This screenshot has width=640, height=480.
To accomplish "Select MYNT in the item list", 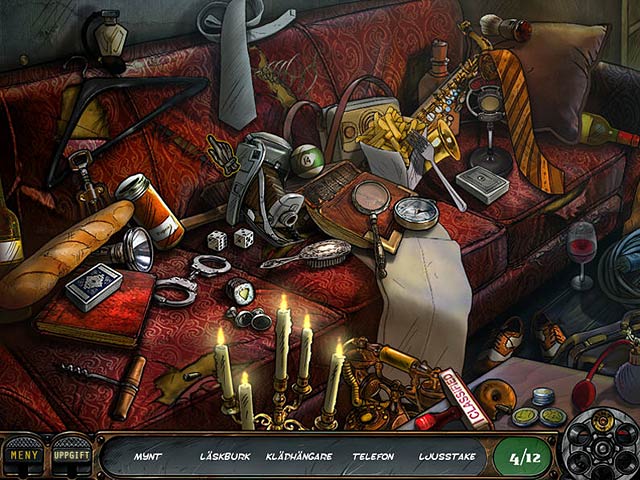I will pos(149,457).
